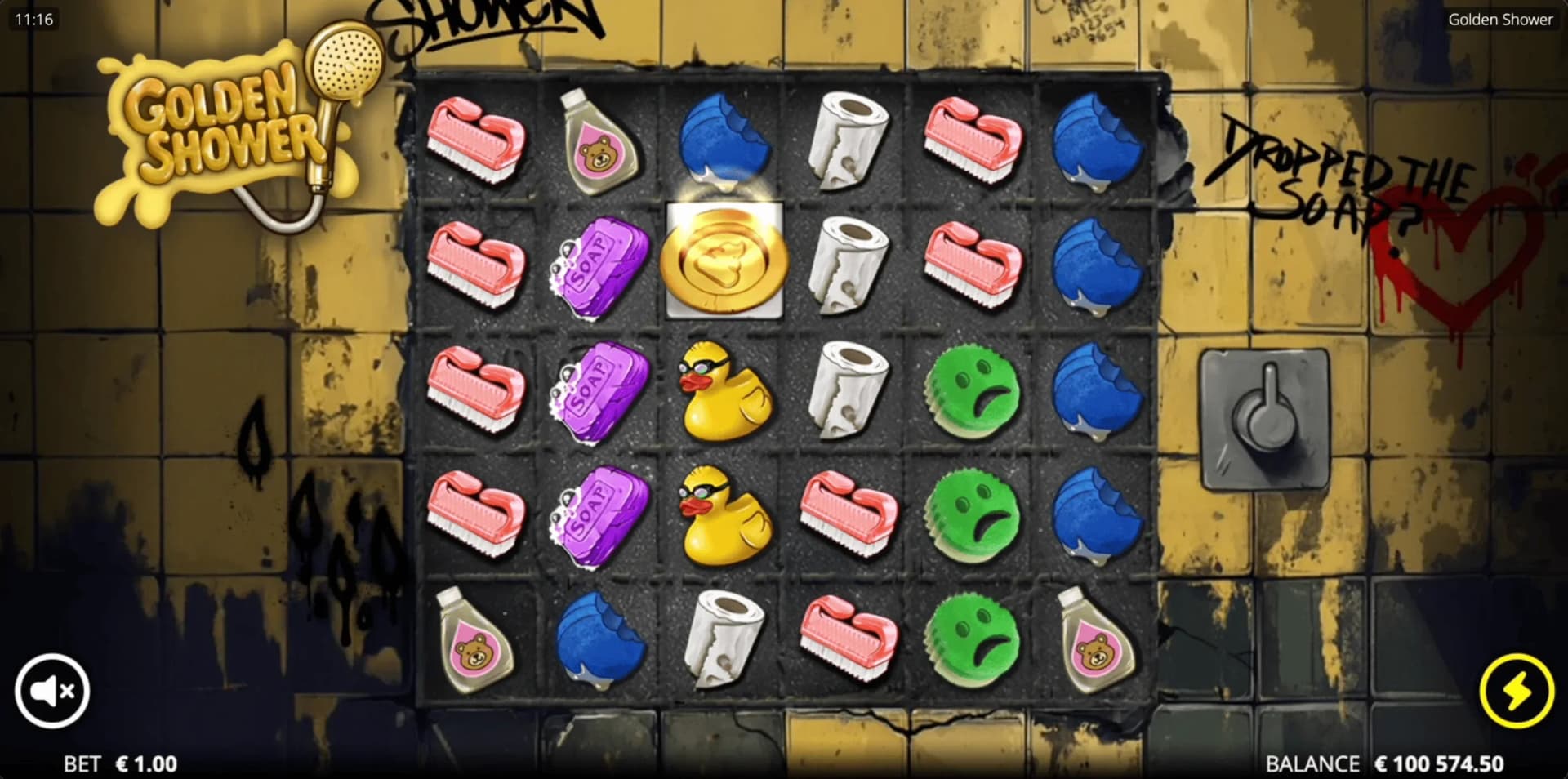The height and width of the screenshot is (779, 1568).
Task: Mute the game sound
Action: tap(52, 690)
